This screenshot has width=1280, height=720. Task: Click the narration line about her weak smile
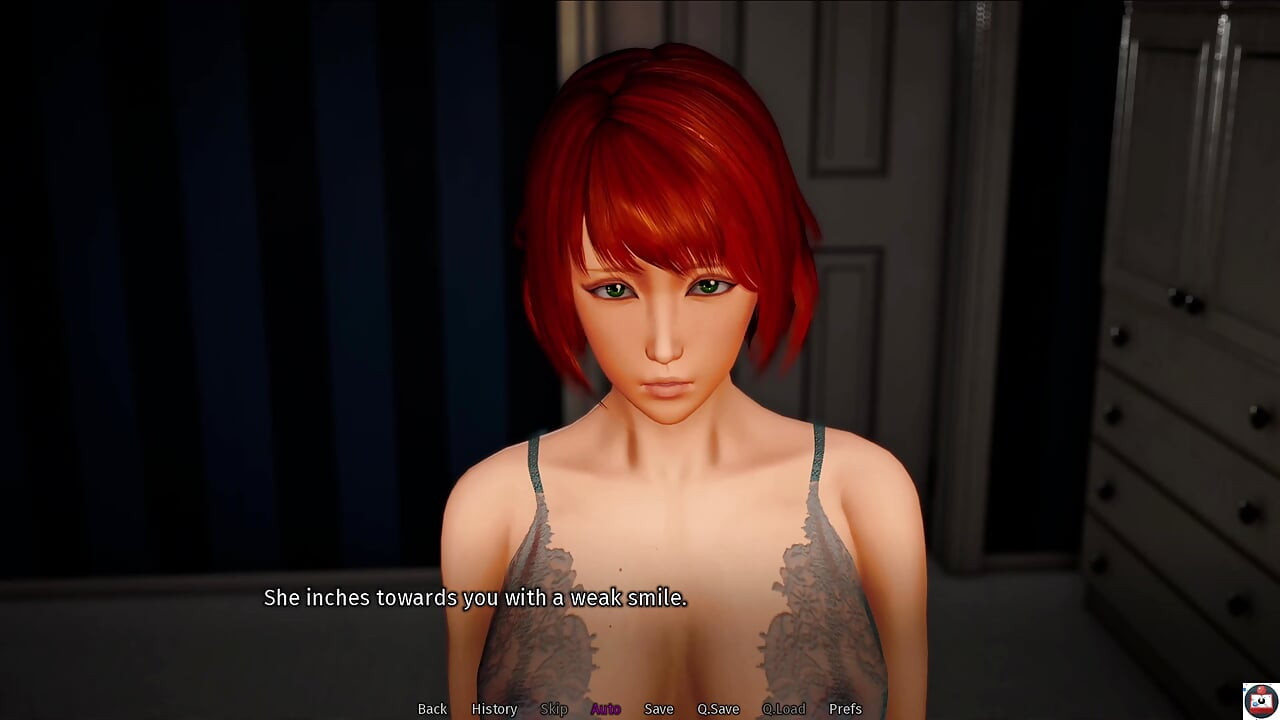pos(476,597)
